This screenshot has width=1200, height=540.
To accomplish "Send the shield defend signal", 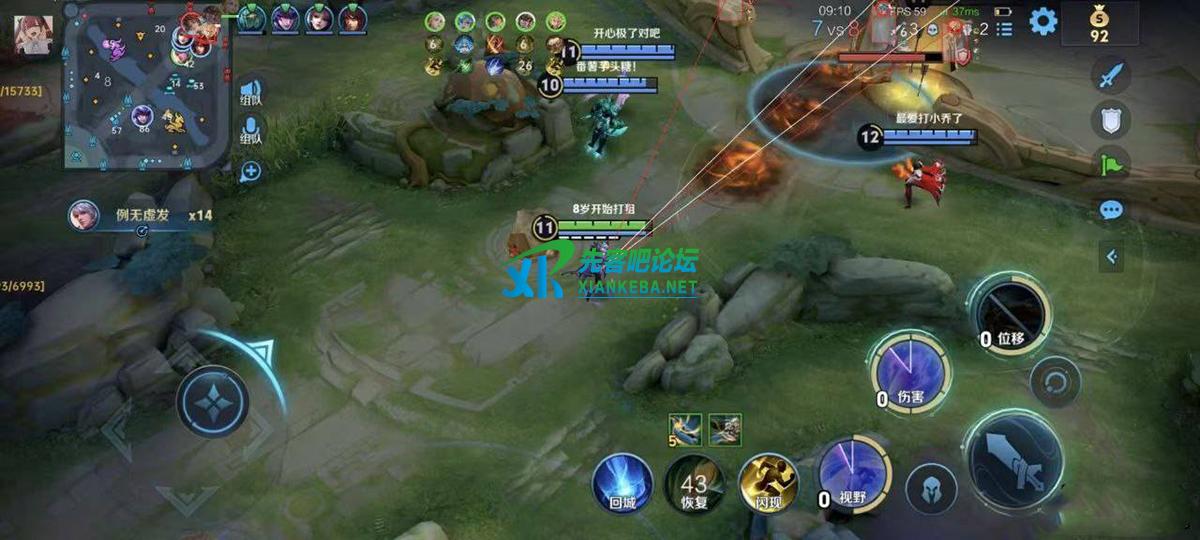I will [1110, 119].
